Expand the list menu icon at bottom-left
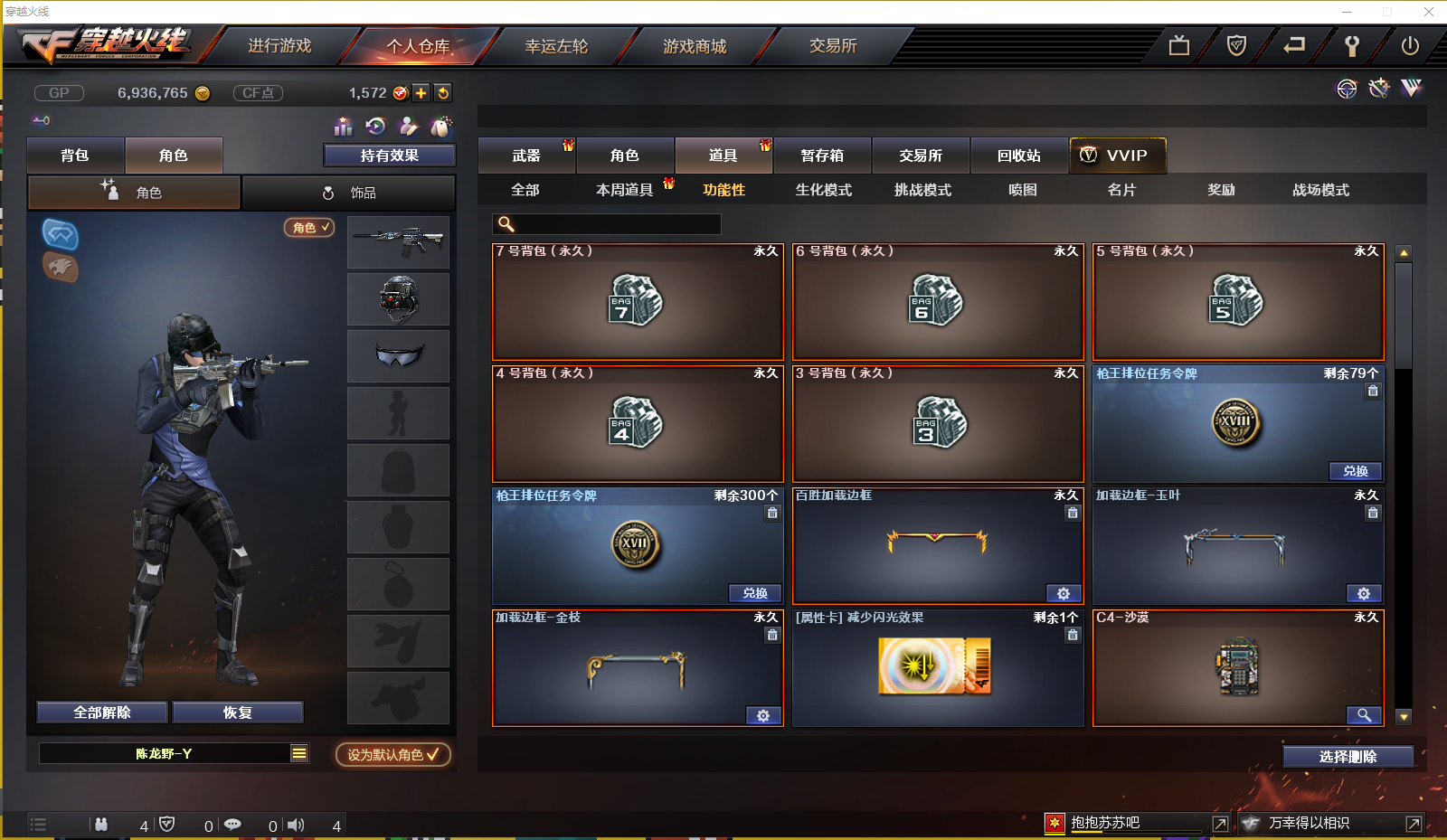The height and width of the screenshot is (840, 1447). coord(38,824)
